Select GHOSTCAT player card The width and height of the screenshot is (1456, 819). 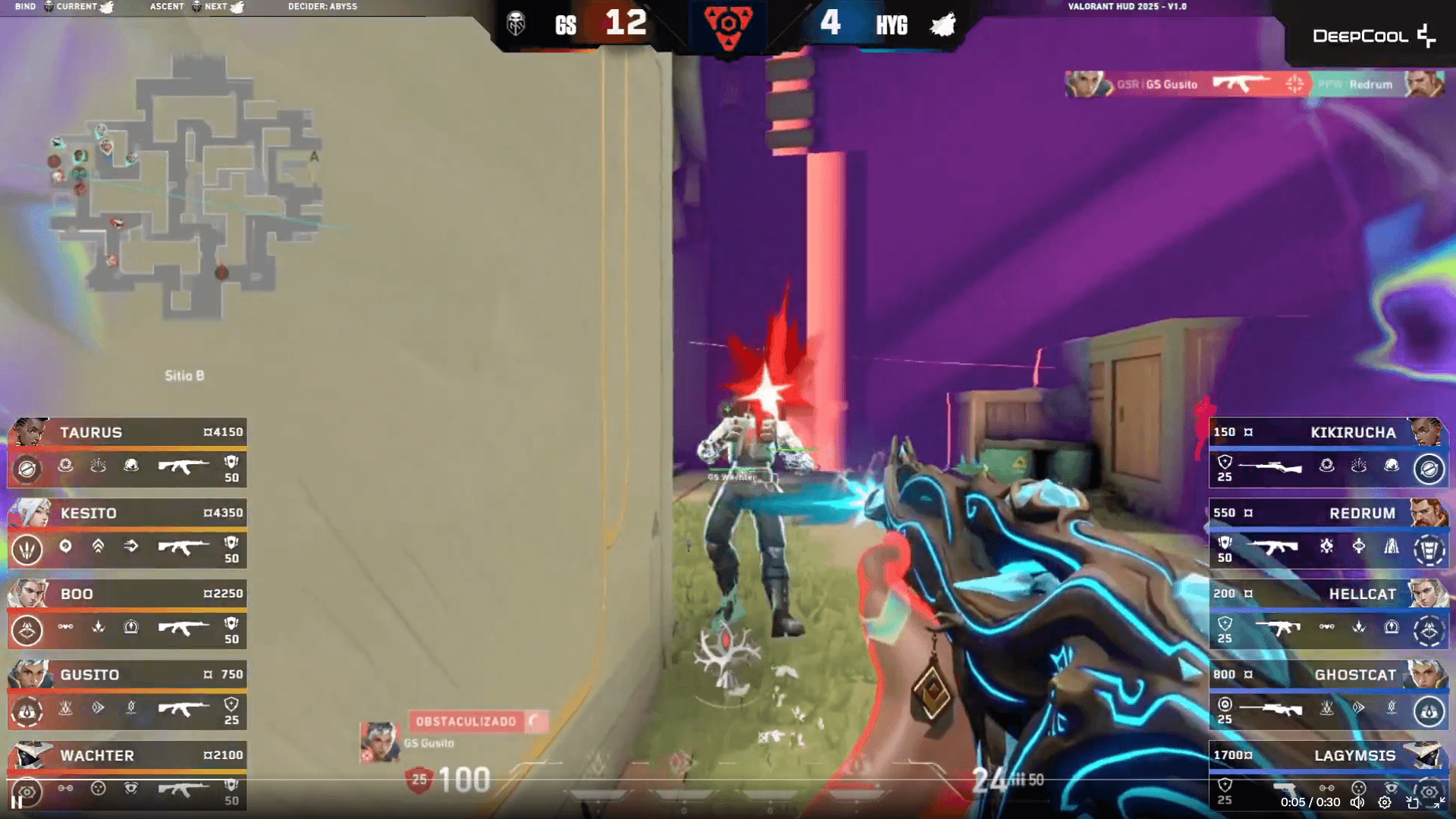point(1329,695)
